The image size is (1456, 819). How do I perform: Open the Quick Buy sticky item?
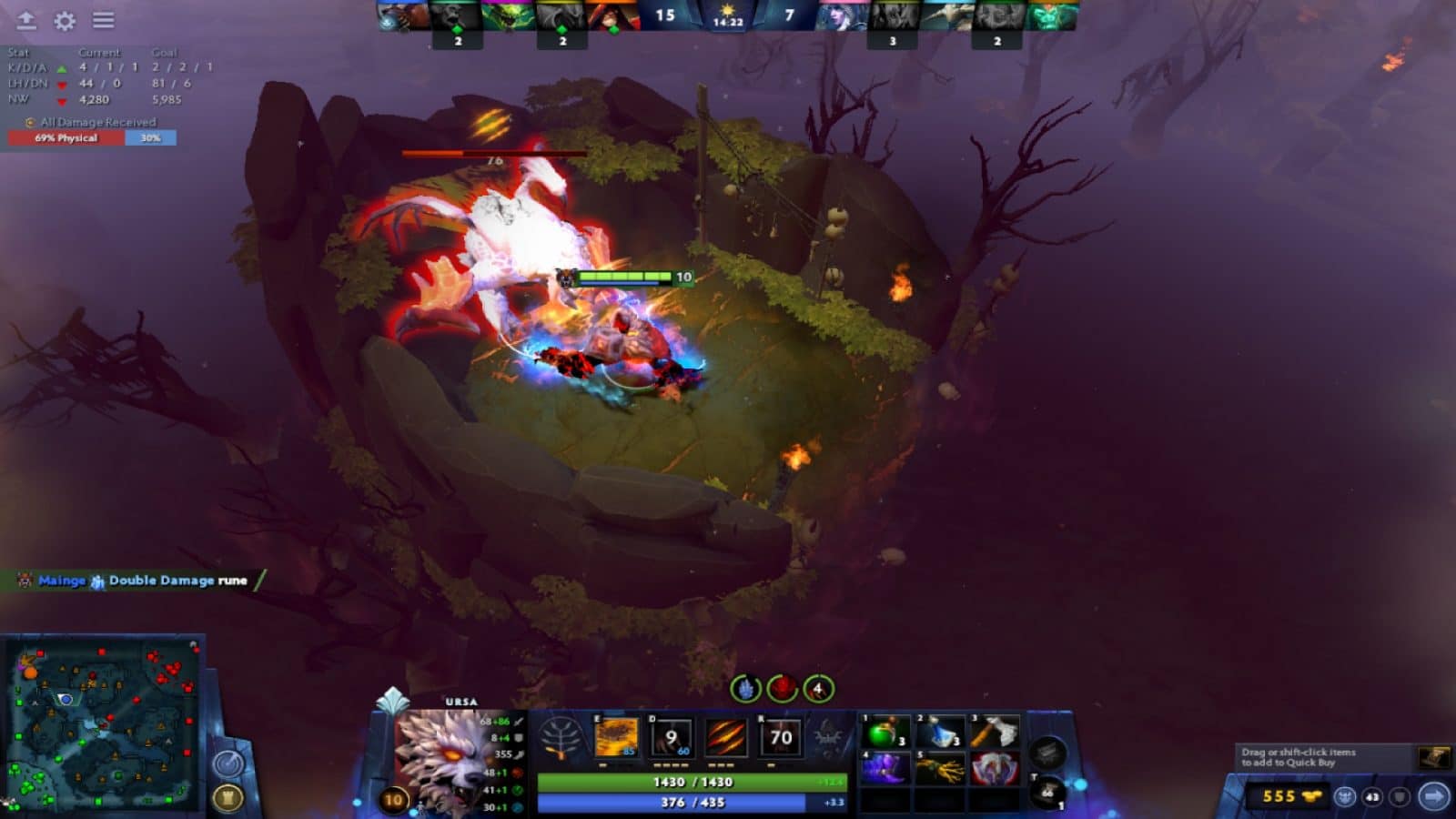pyautogui.click(x=1434, y=758)
